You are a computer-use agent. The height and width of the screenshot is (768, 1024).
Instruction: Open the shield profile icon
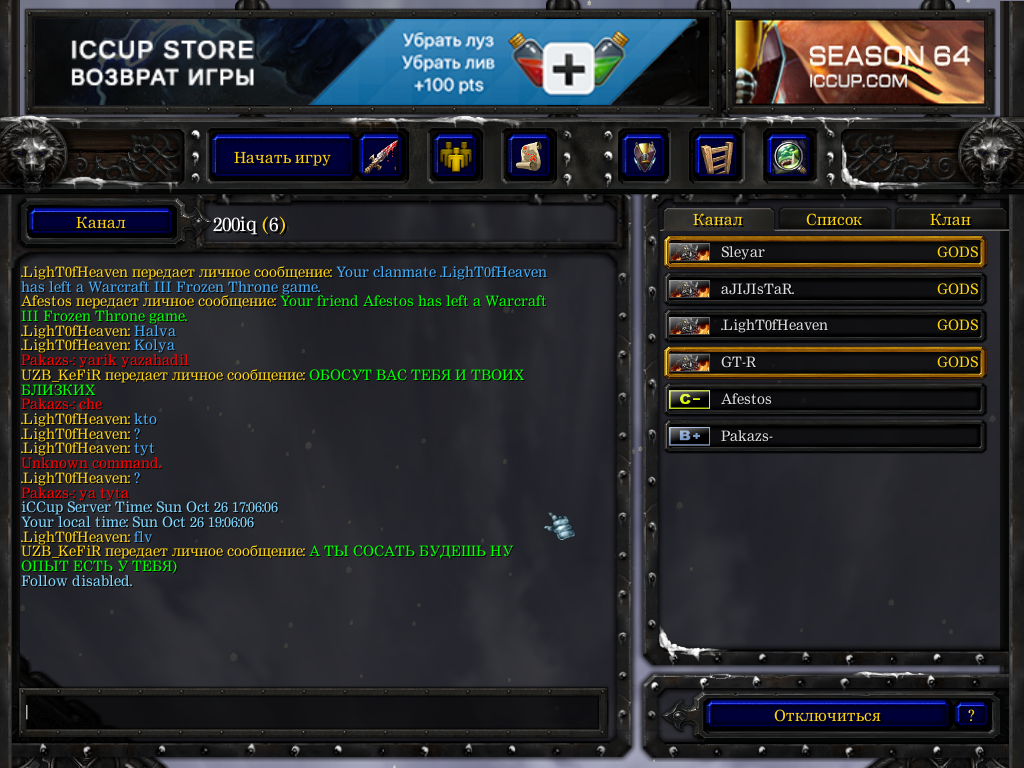pos(644,157)
